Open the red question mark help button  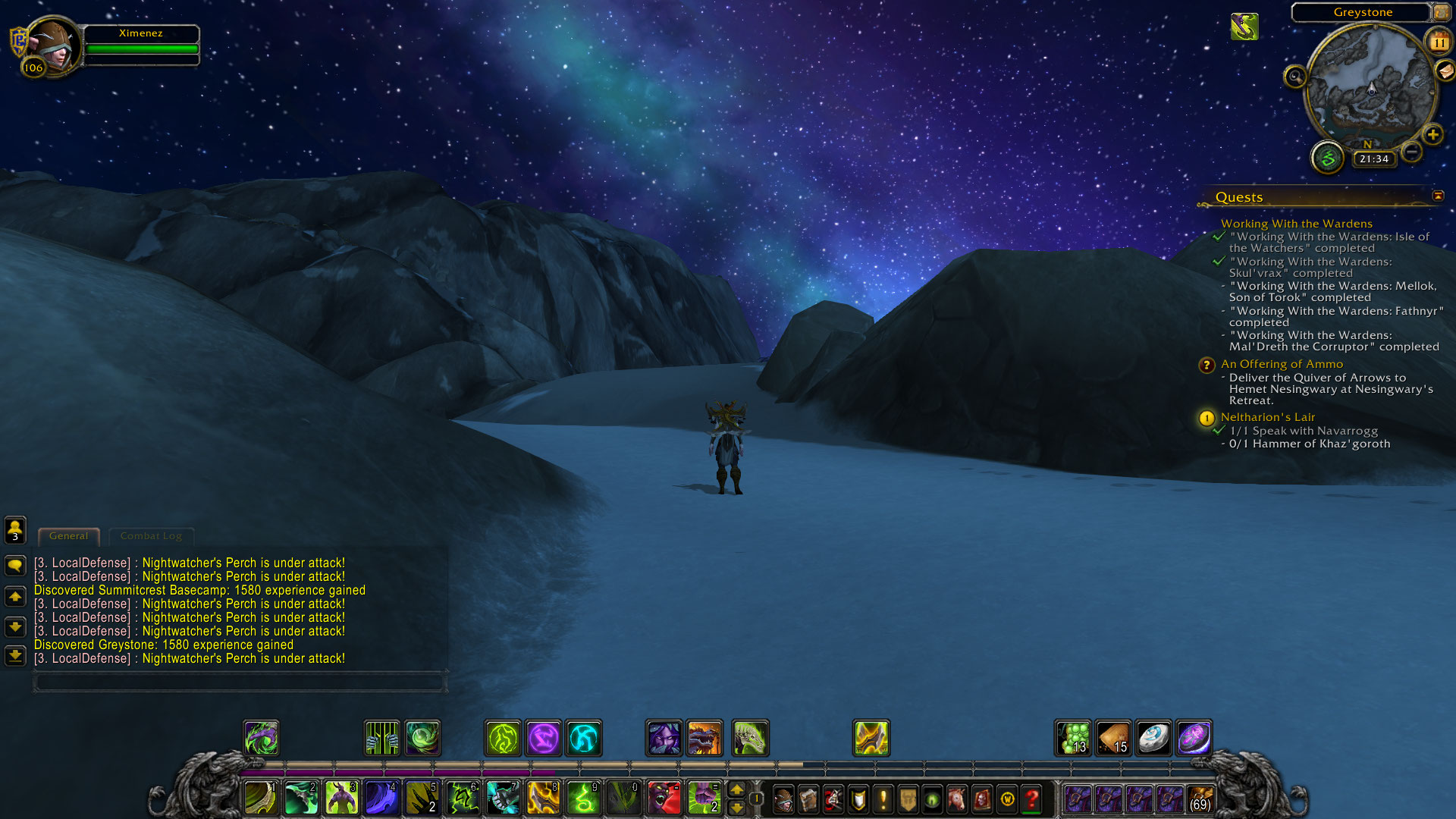tap(1031, 799)
